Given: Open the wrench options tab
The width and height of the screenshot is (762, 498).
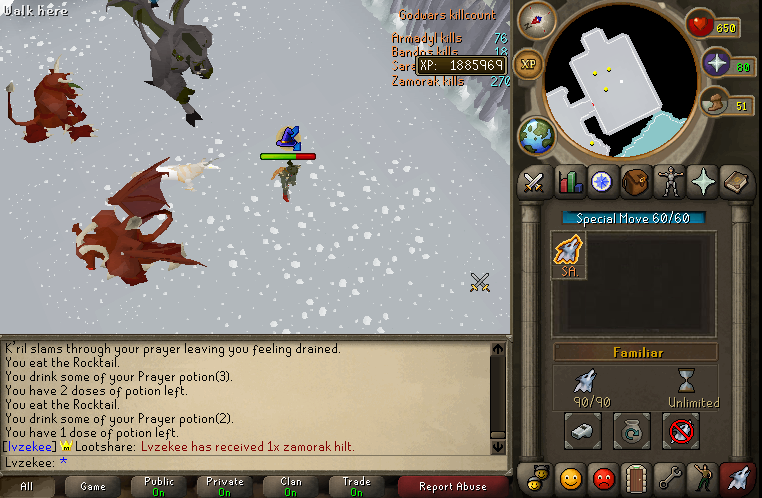Looking at the screenshot, I should click(x=669, y=477).
